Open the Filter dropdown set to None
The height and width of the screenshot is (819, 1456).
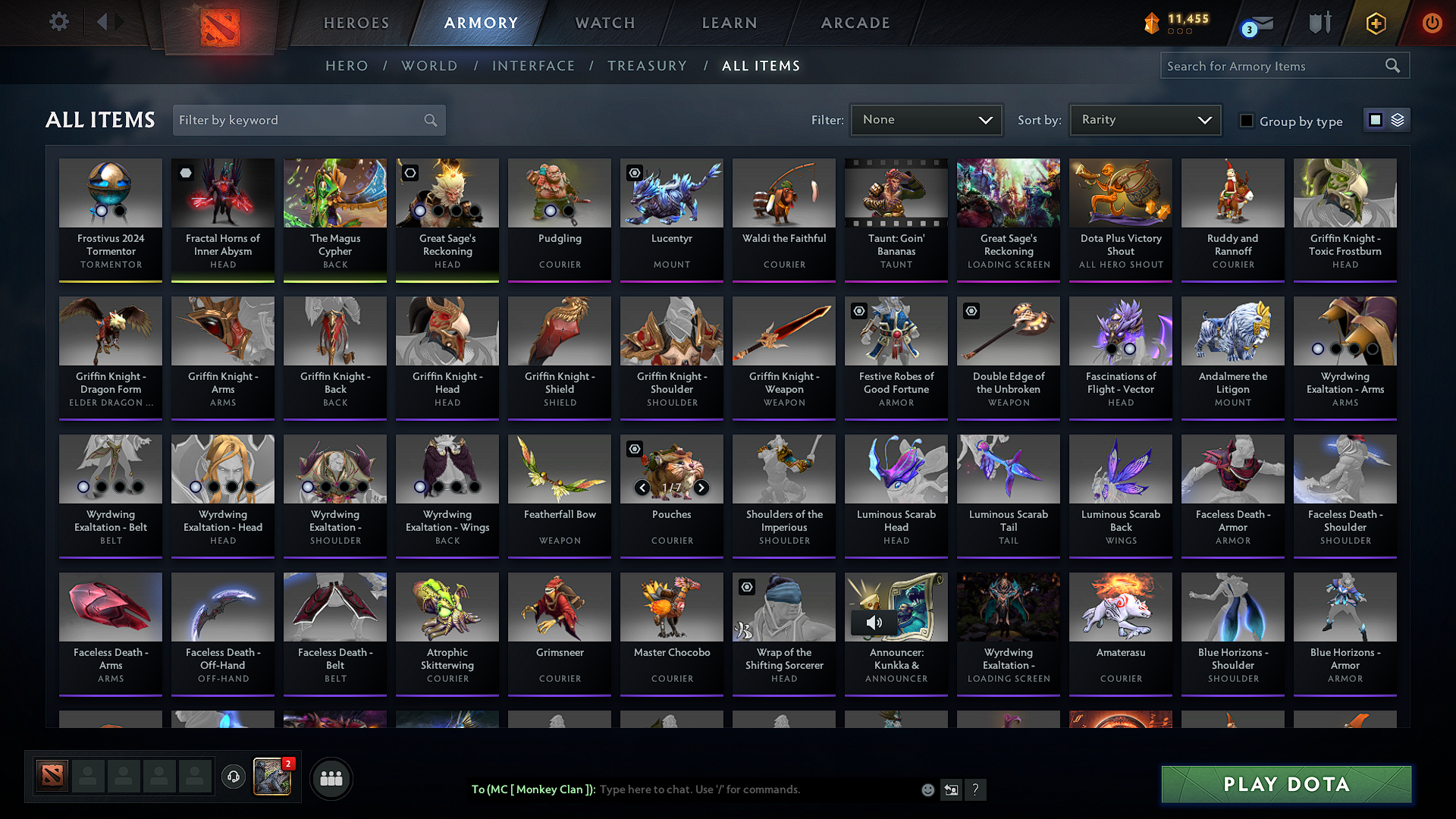[x=926, y=119]
